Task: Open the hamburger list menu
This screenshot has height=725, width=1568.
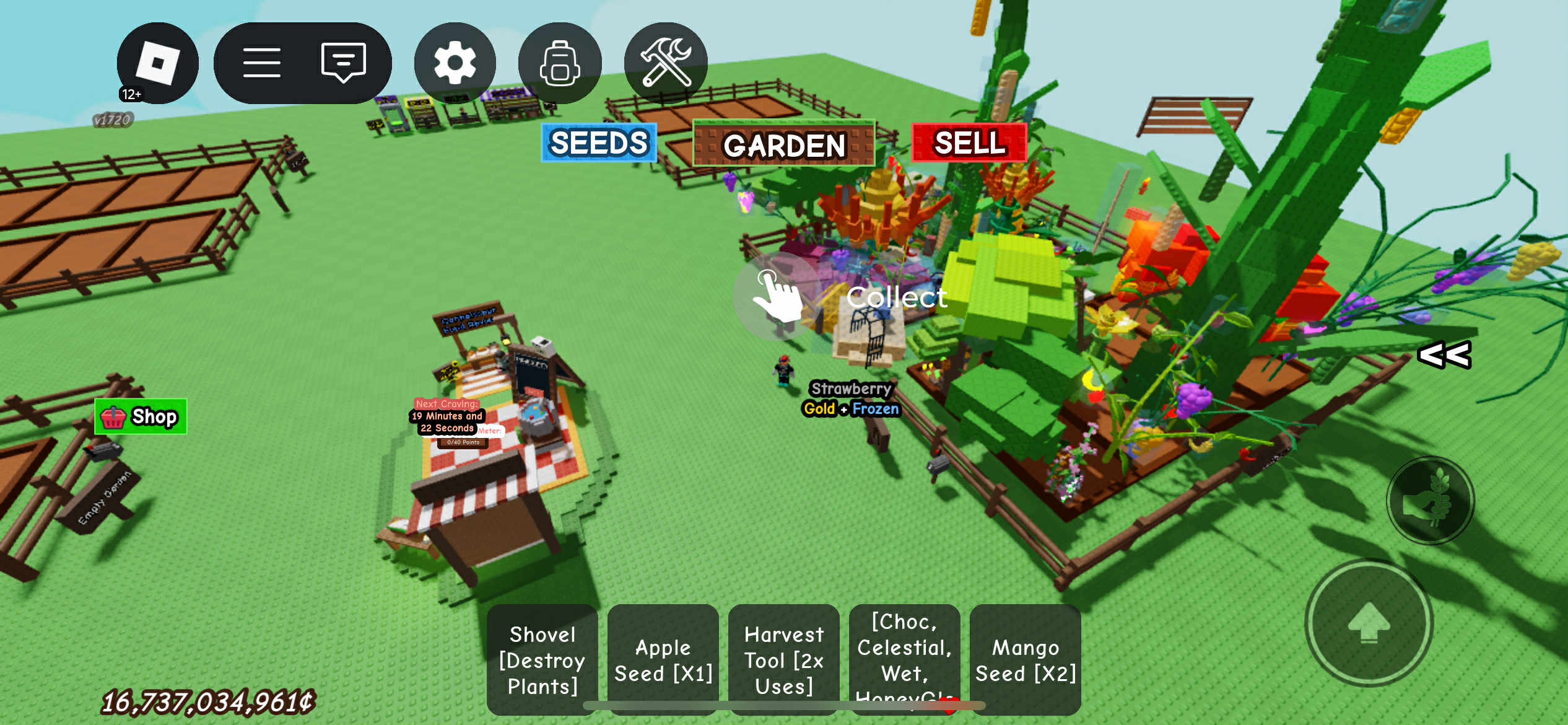Action: (262, 63)
